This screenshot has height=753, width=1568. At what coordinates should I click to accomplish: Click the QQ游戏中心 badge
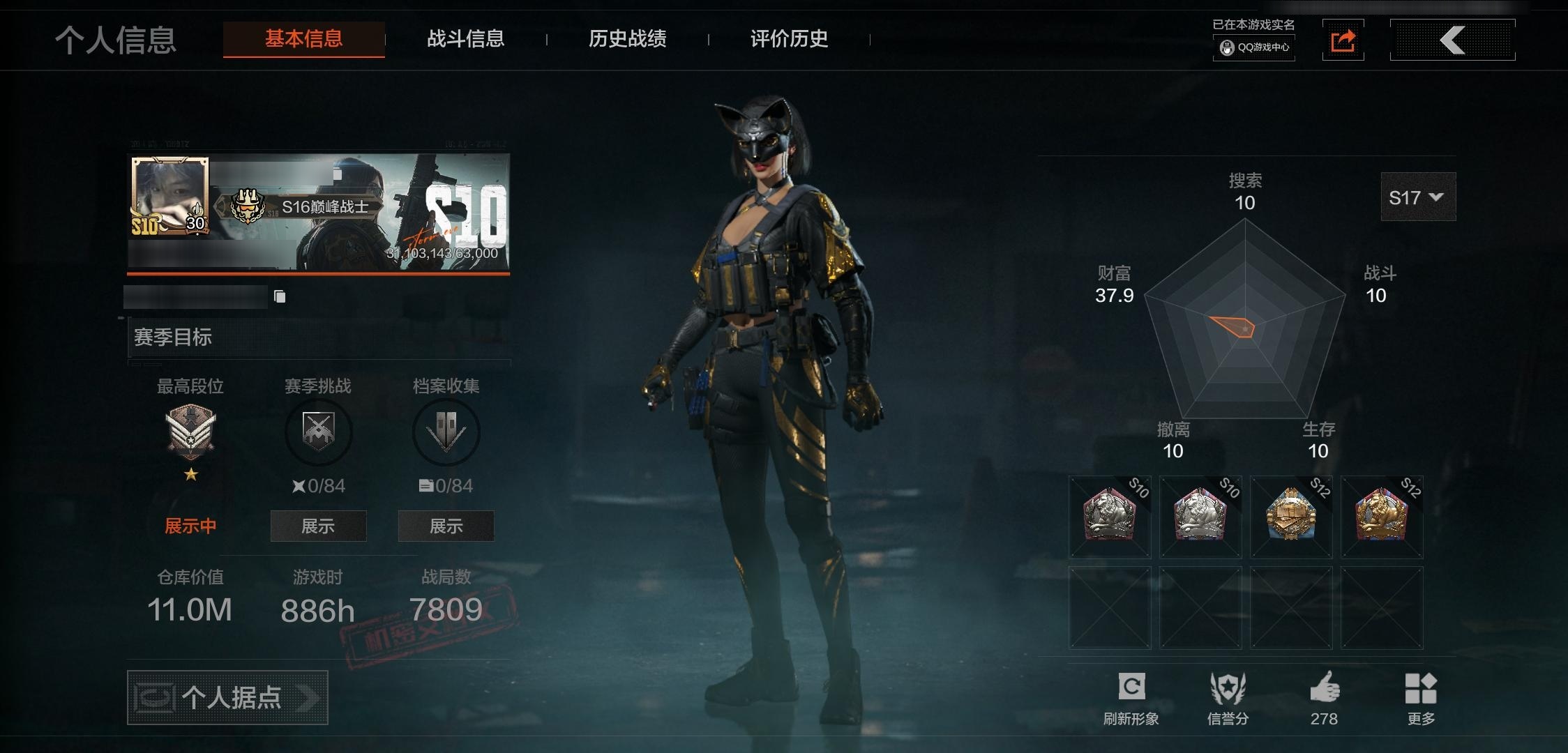click(x=1254, y=47)
